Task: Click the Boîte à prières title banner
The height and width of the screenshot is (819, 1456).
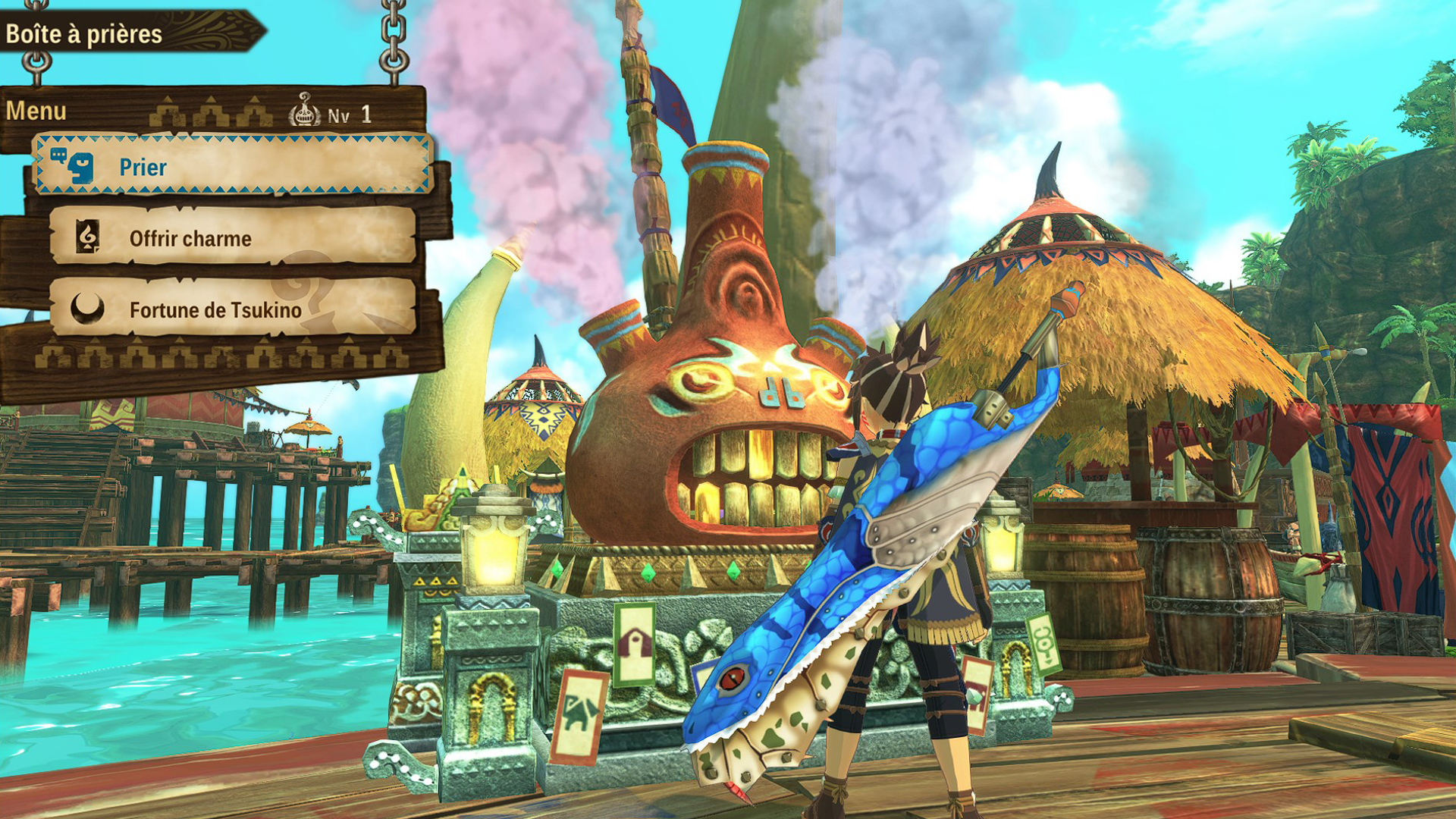Action: point(83,32)
